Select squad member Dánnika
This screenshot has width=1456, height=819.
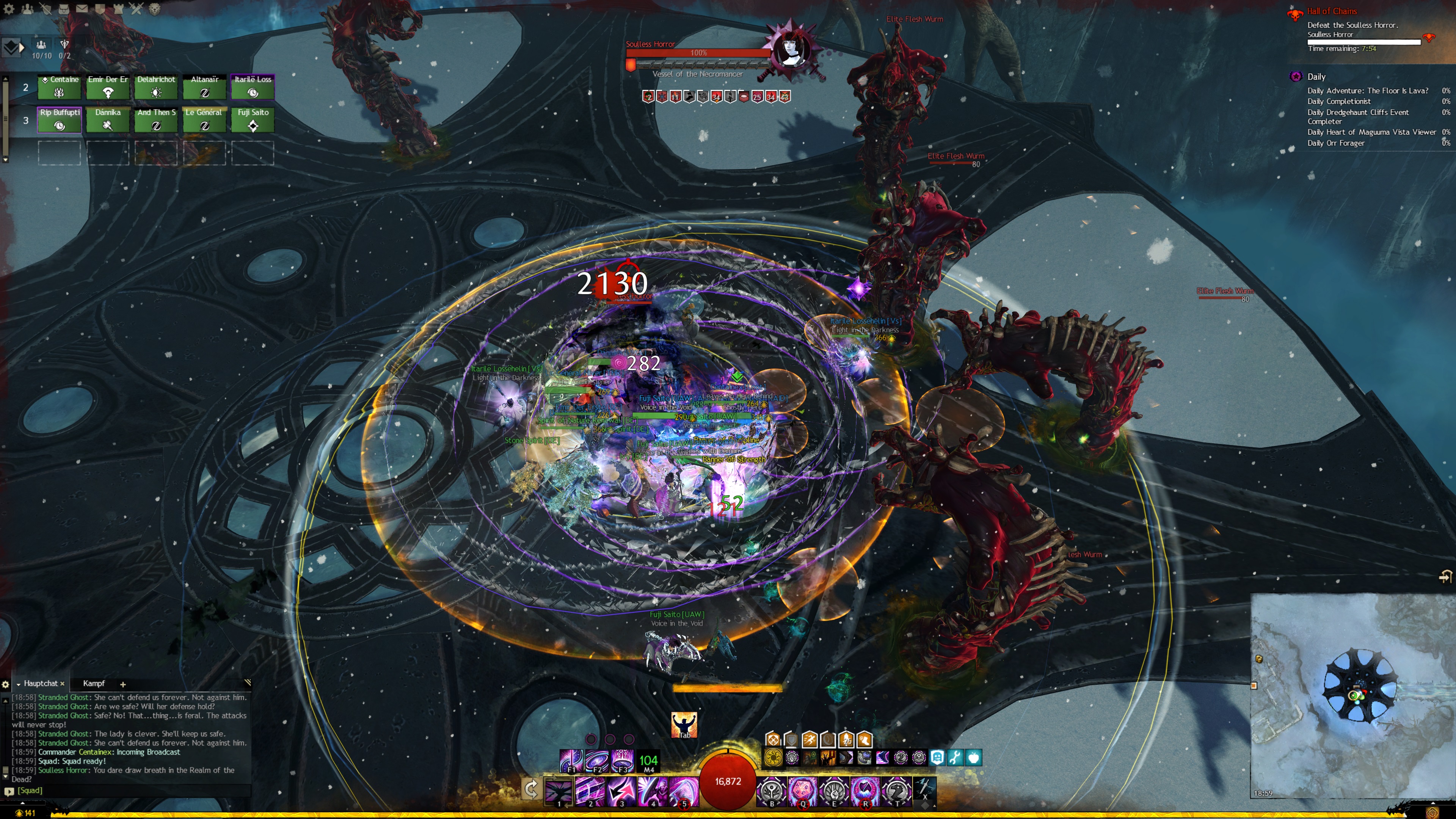click(x=107, y=120)
